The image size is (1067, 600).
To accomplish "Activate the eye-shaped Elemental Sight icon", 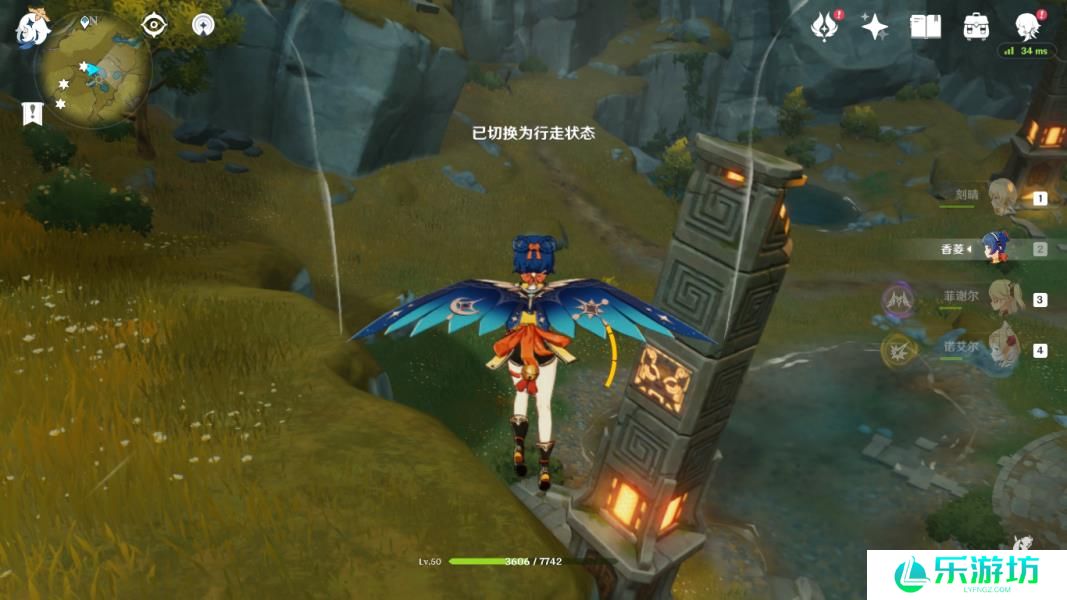I will pyautogui.click(x=153, y=25).
